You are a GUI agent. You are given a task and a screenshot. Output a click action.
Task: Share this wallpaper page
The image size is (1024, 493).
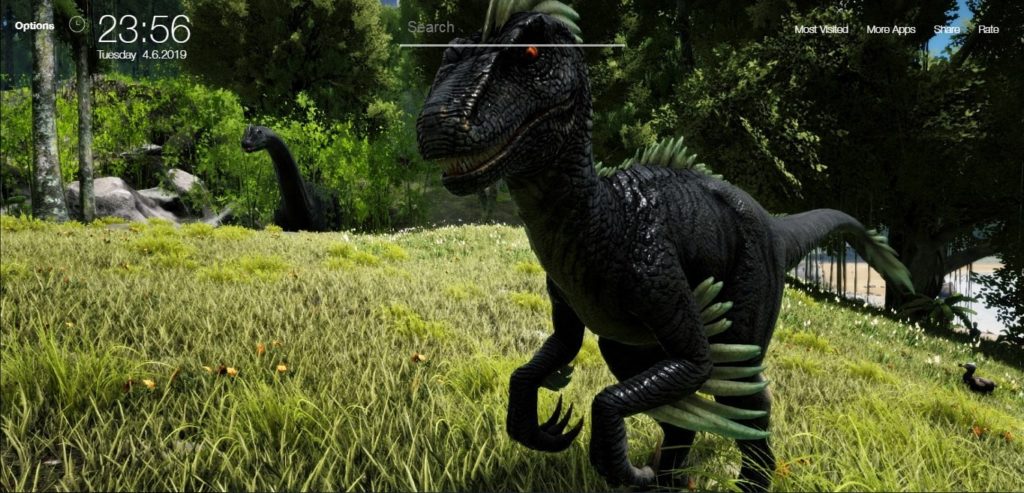pyautogui.click(x=946, y=30)
